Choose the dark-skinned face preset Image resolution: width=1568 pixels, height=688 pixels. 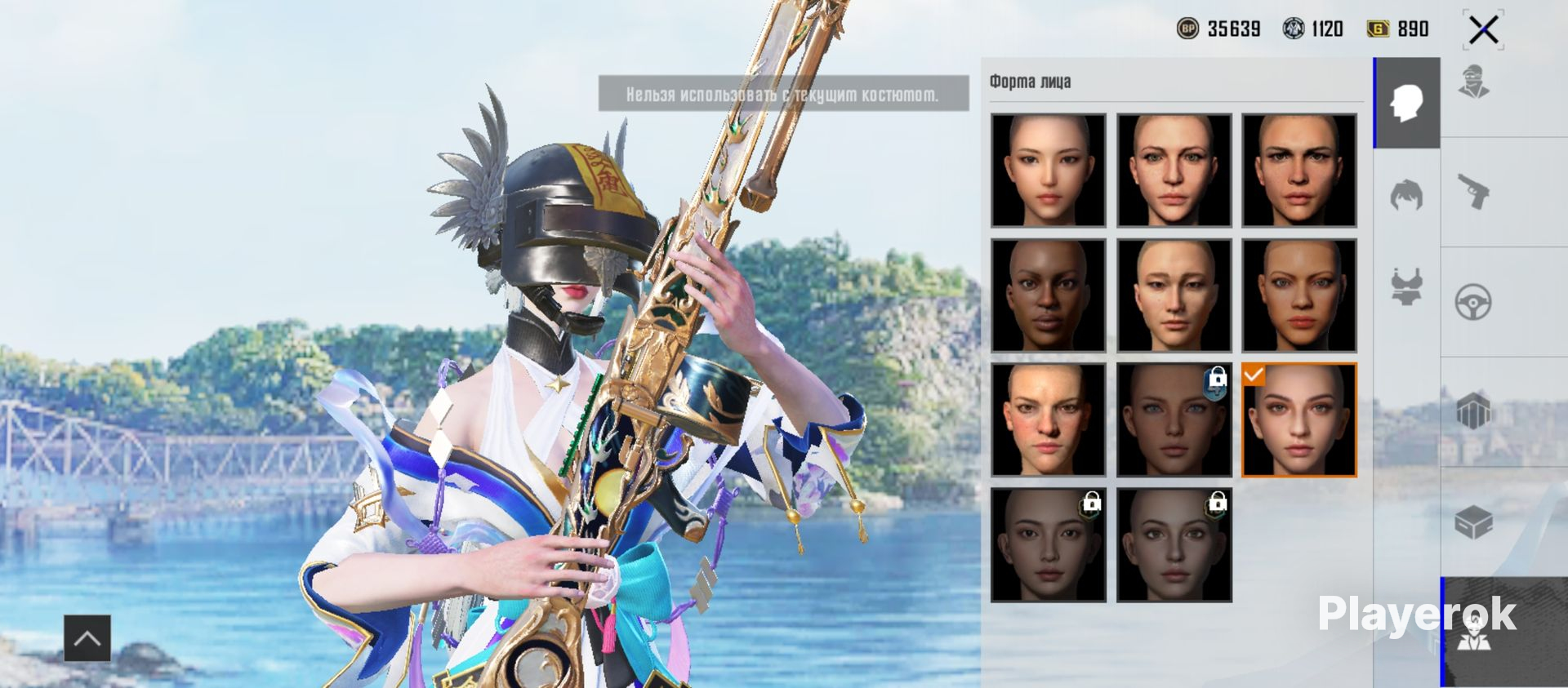point(1048,295)
